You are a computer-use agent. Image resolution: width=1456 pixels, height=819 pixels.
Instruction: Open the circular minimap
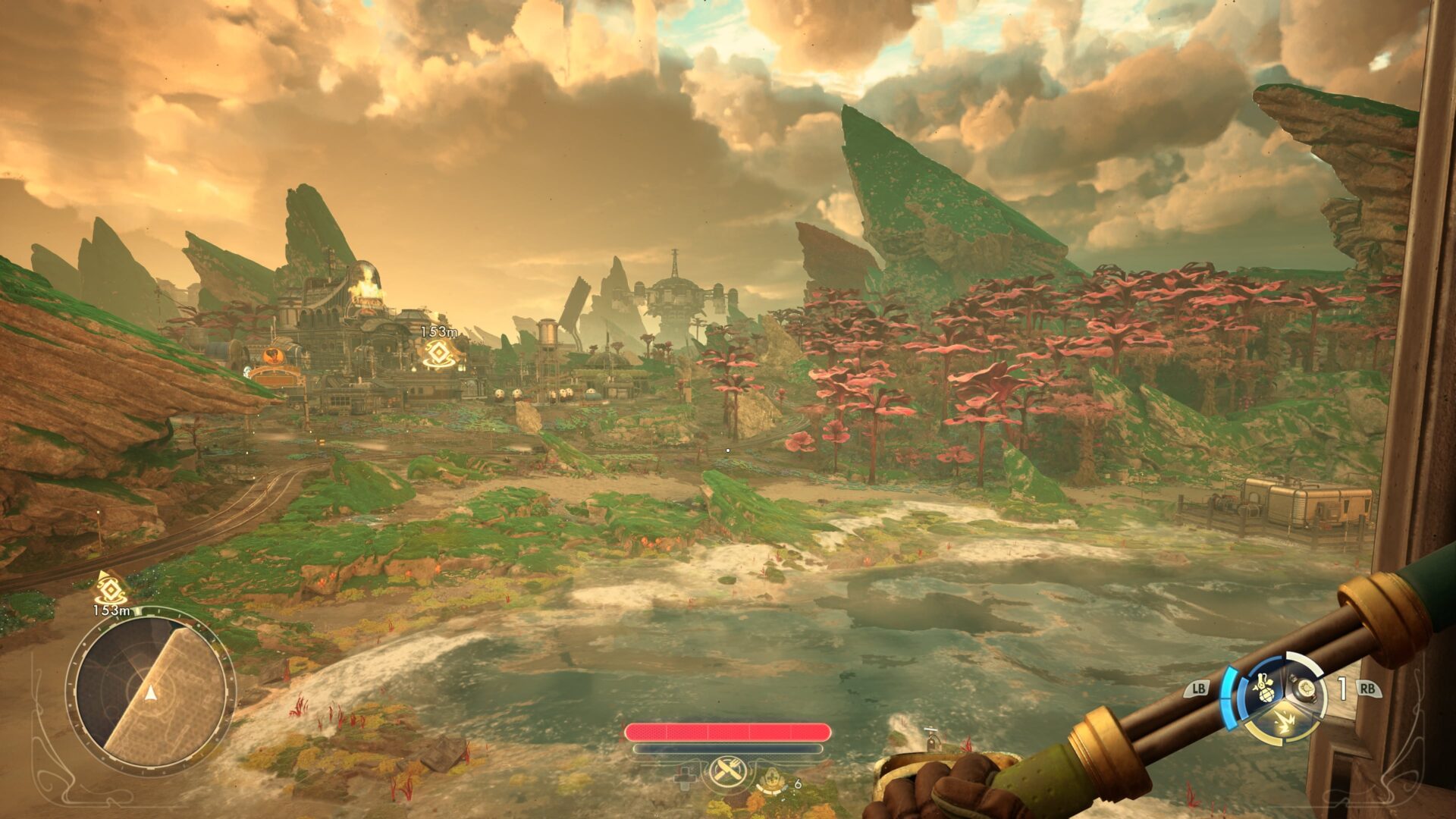[x=151, y=692]
